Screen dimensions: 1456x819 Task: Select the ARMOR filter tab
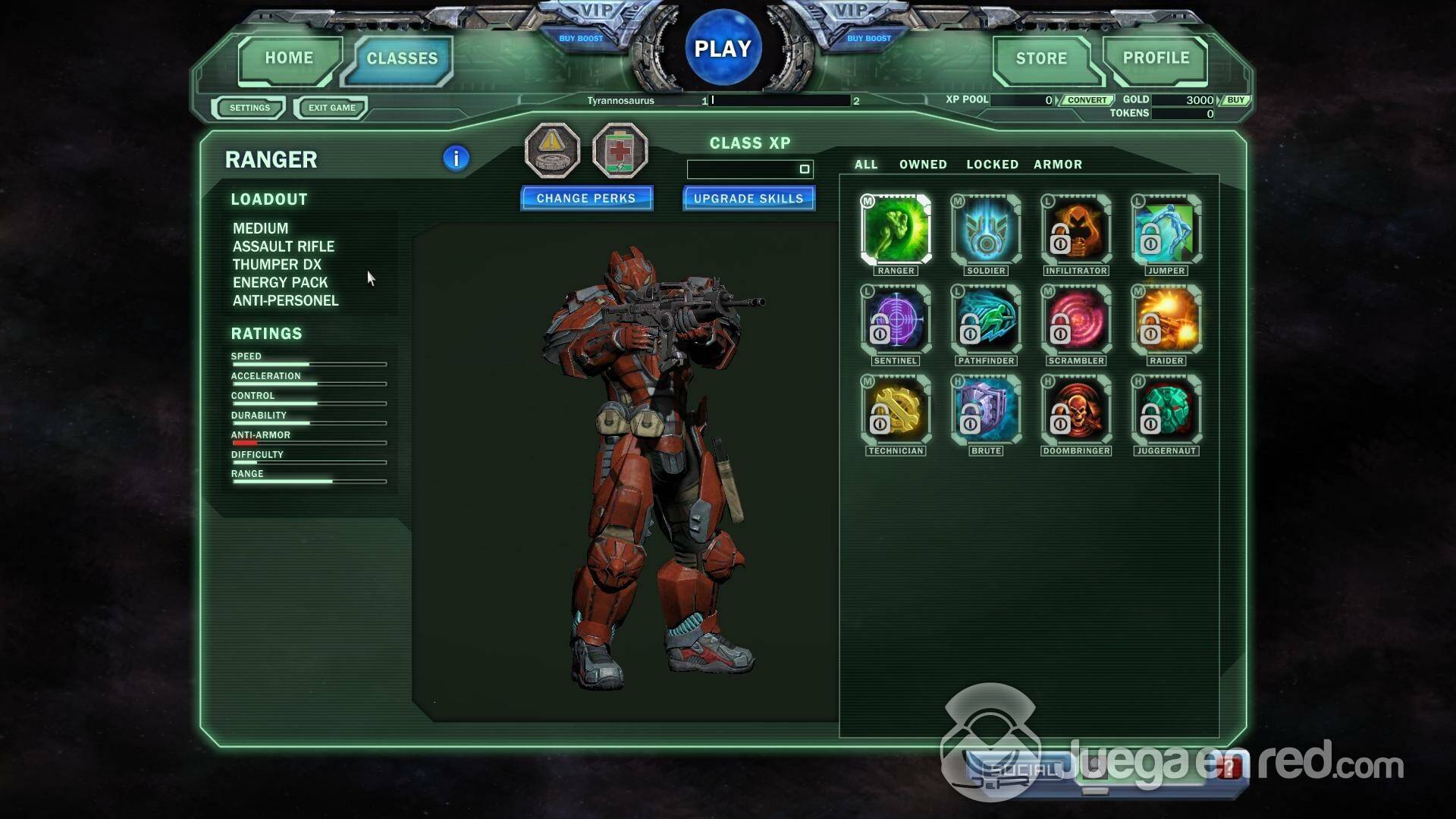[x=1058, y=165]
